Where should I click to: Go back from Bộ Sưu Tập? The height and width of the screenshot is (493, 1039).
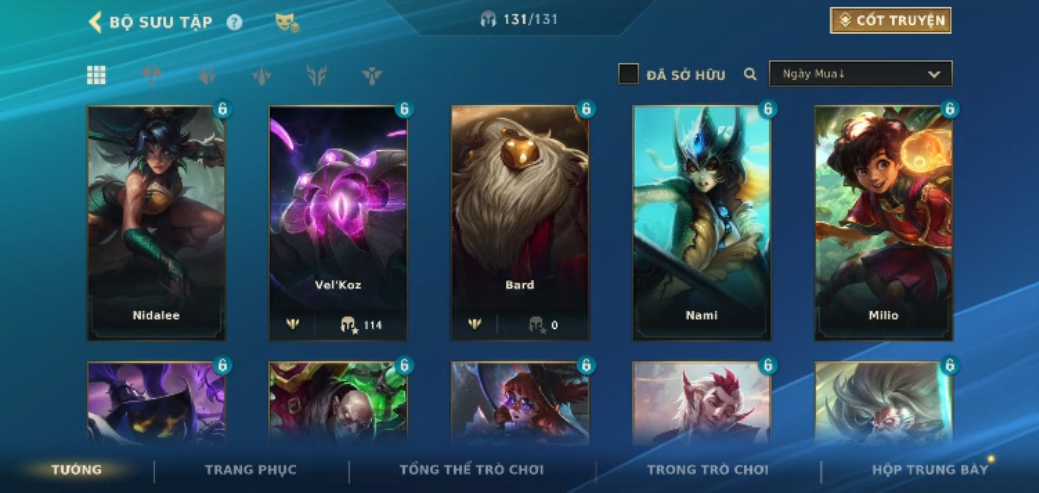[96, 22]
